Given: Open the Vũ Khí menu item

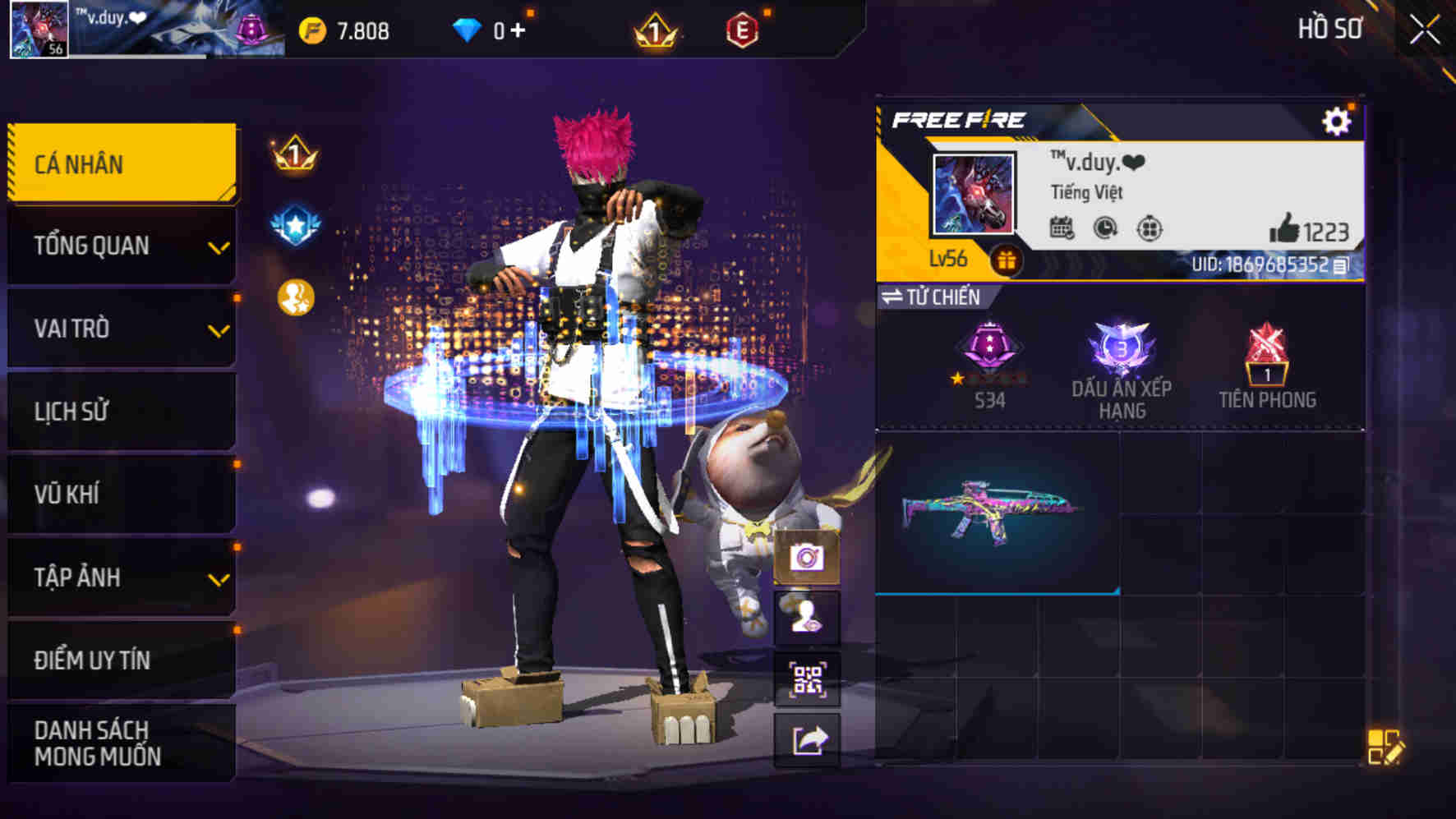Looking at the screenshot, I should (x=119, y=494).
